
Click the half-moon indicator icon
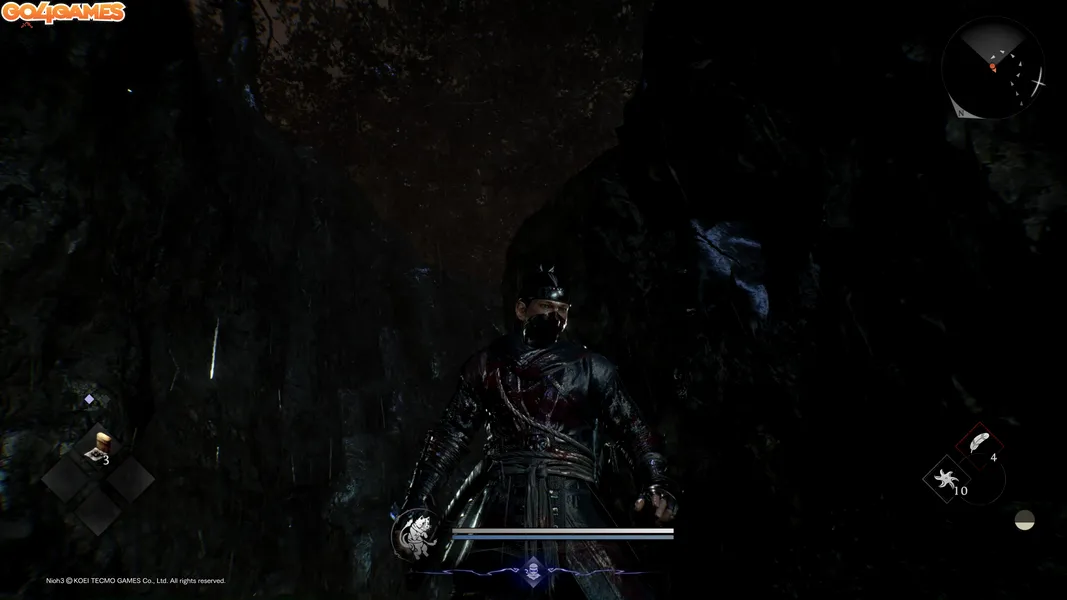[1024, 520]
